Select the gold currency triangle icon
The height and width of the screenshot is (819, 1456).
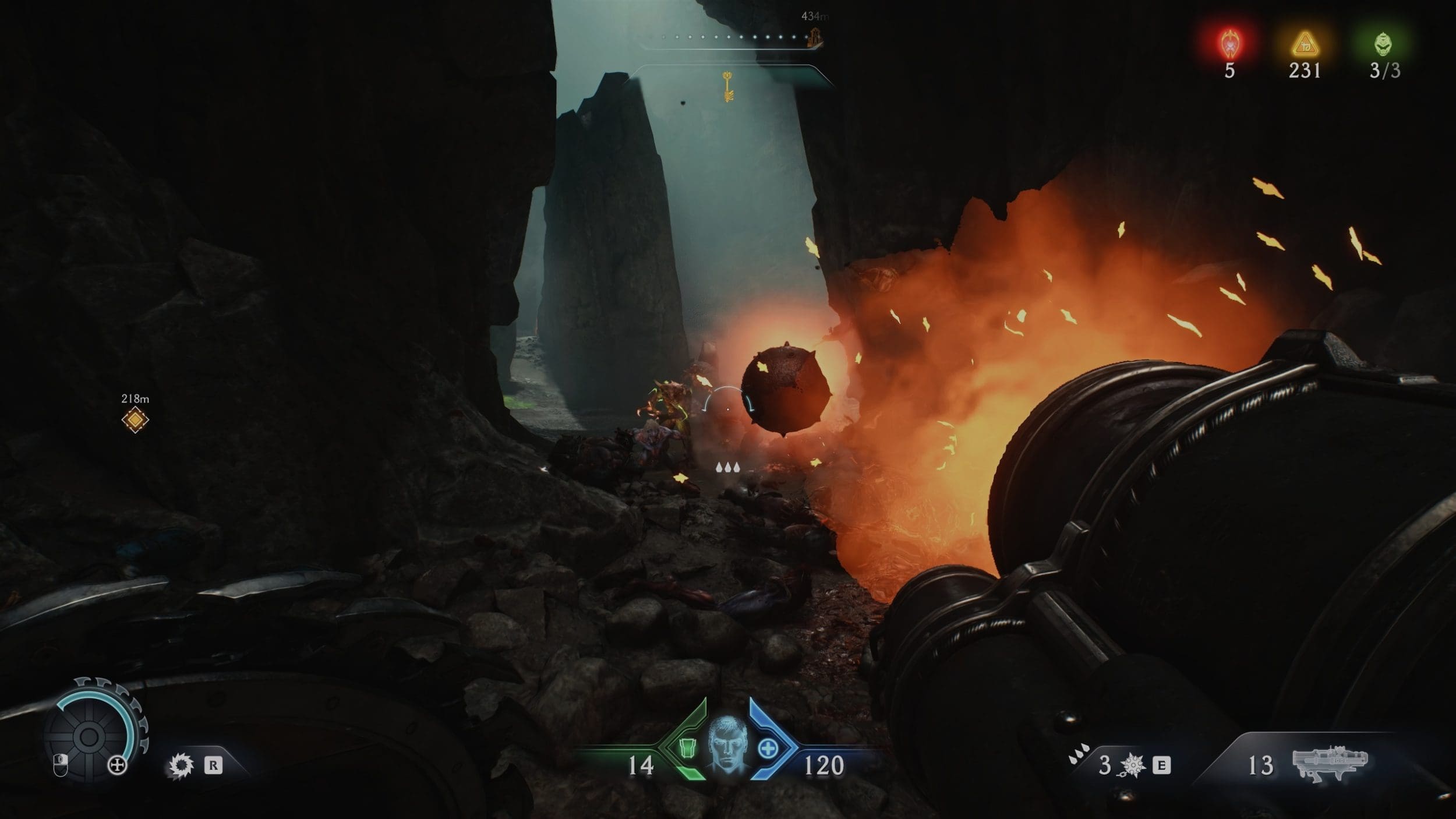click(1305, 44)
